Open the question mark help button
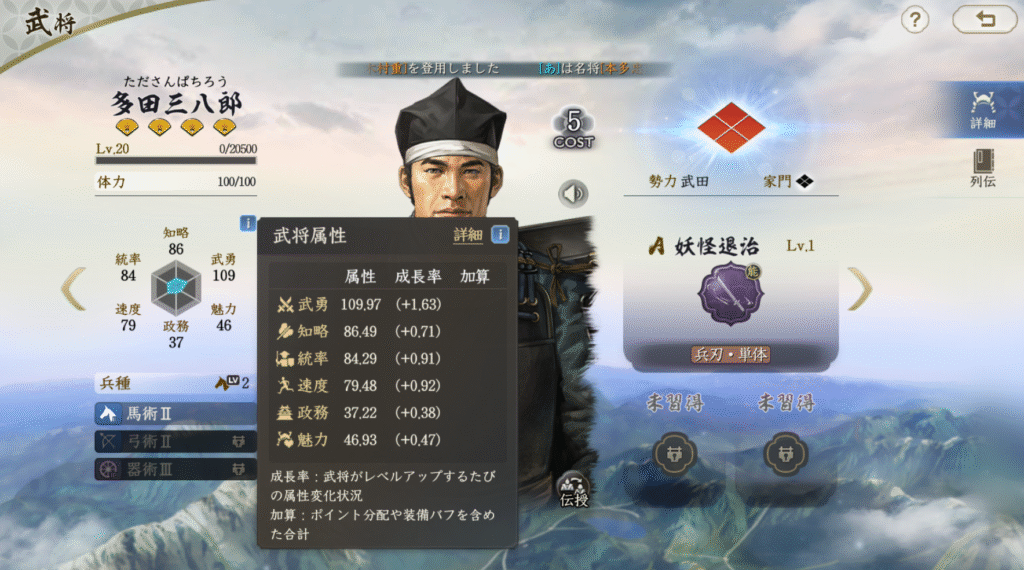1024x570 pixels. 915,19
